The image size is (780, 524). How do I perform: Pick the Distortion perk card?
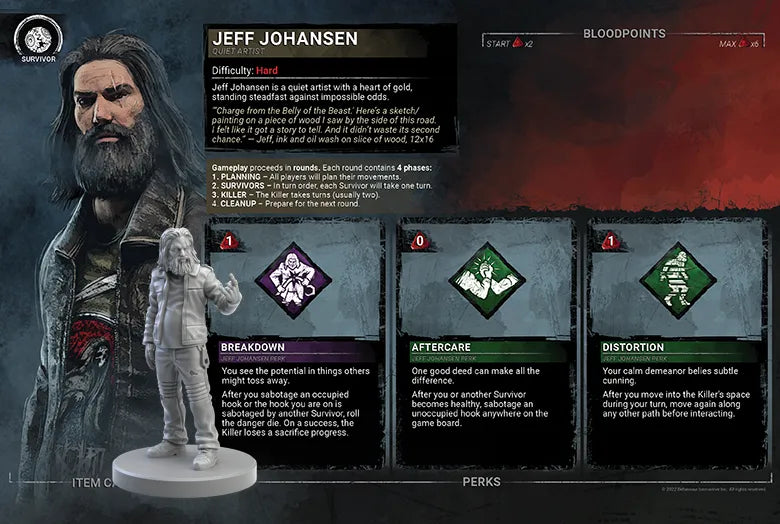(676, 345)
